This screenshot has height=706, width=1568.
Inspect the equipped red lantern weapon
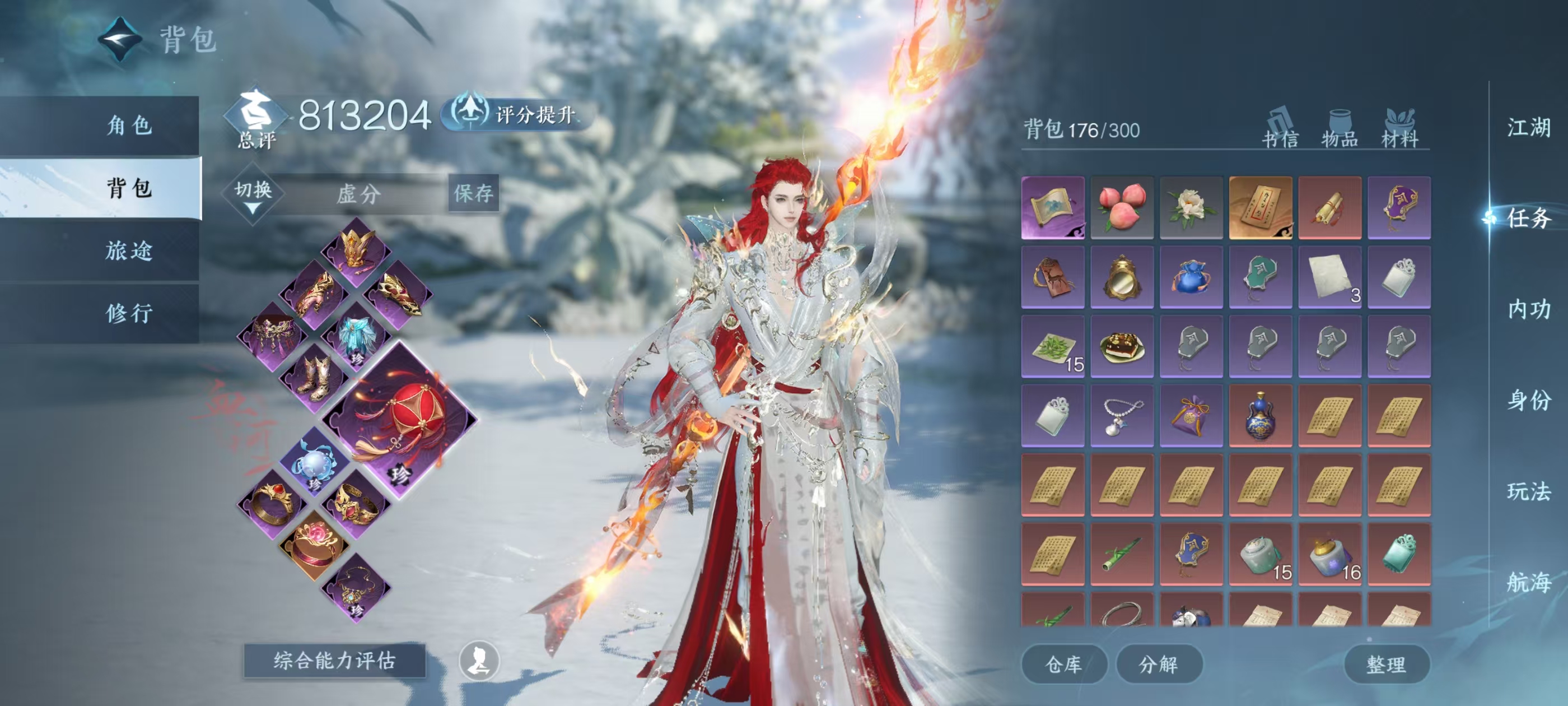pos(400,420)
